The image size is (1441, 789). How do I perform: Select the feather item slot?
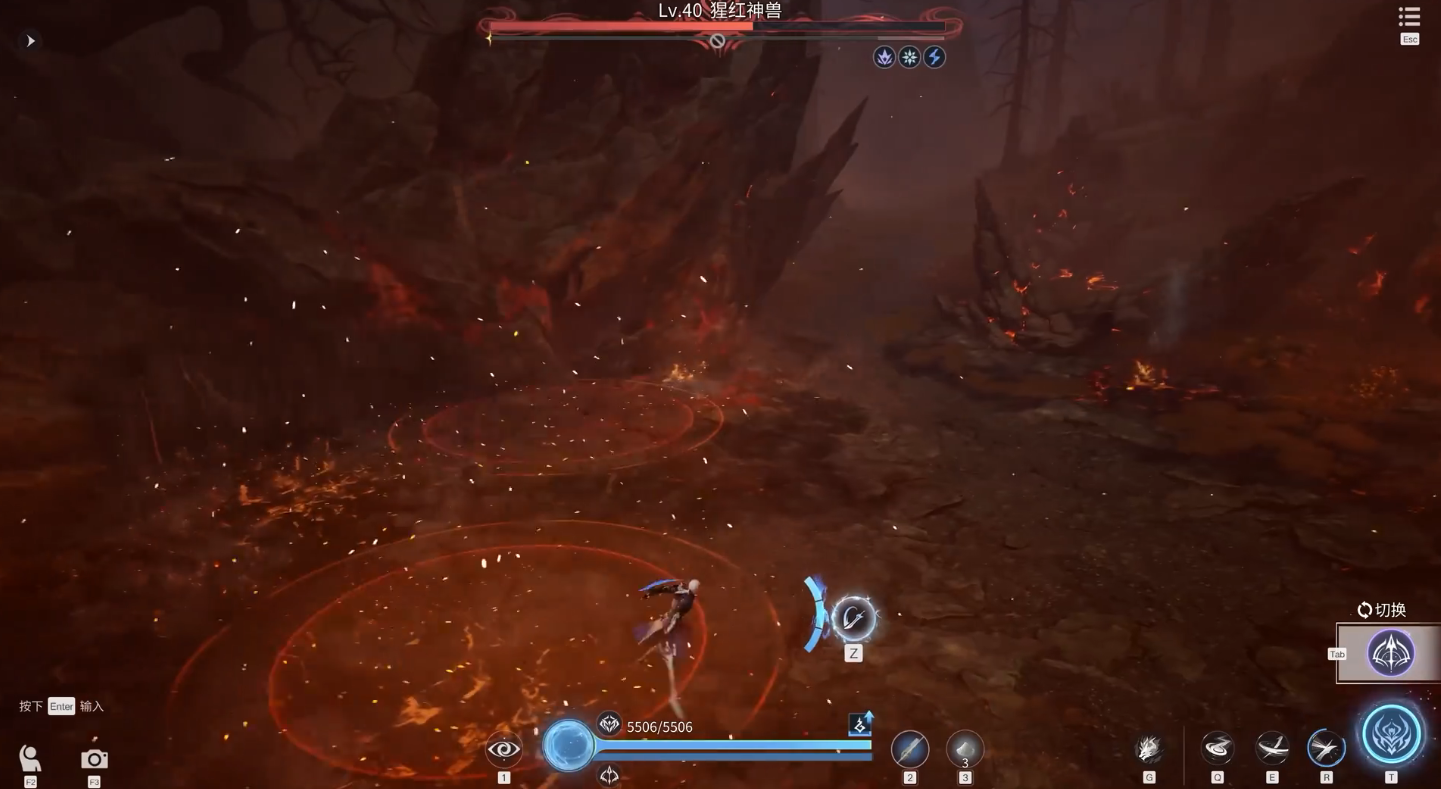tap(909, 749)
